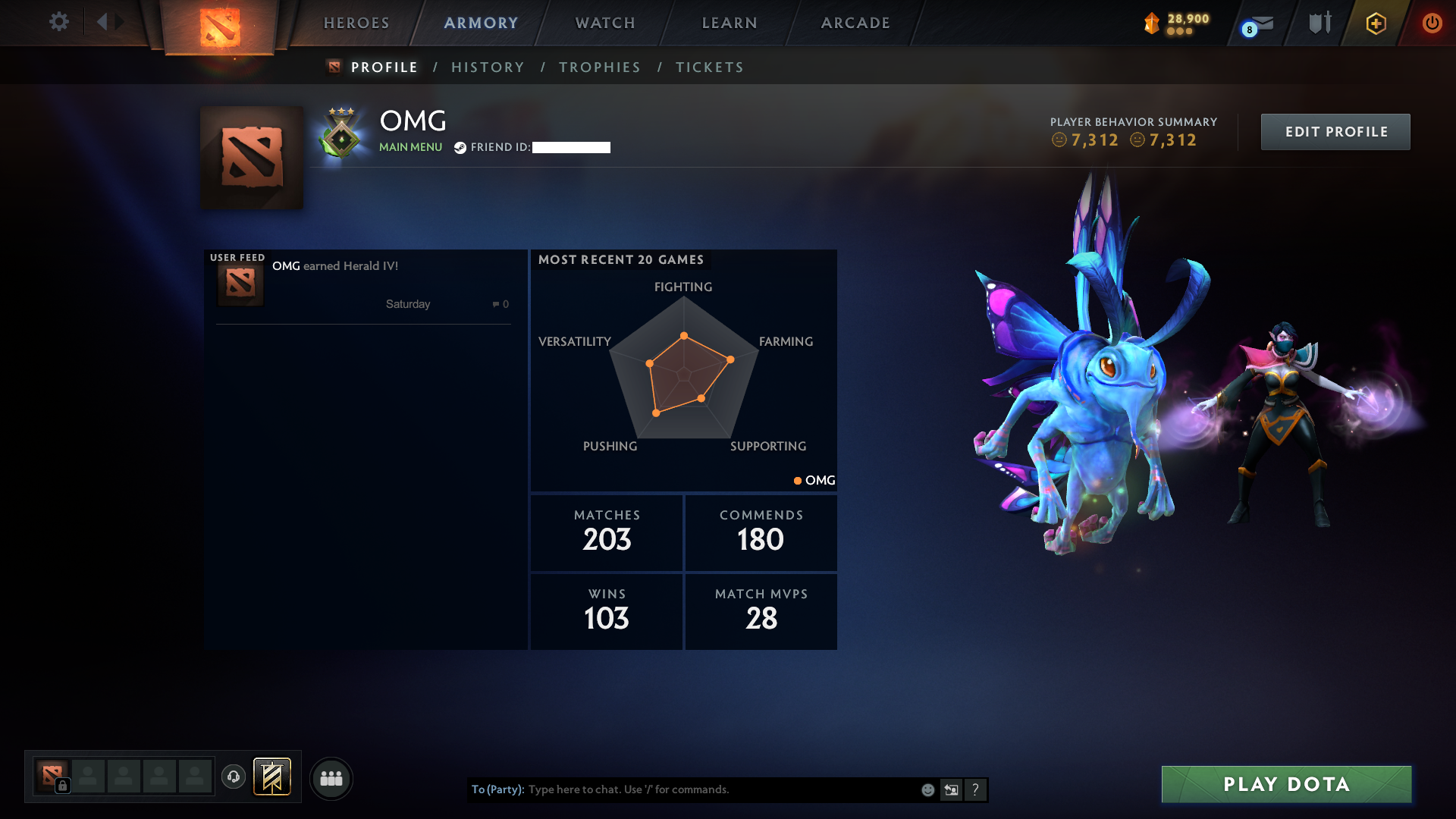Switch to the HISTORY tab
Image resolution: width=1456 pixels, height=819 pixels.
(487, 67)
